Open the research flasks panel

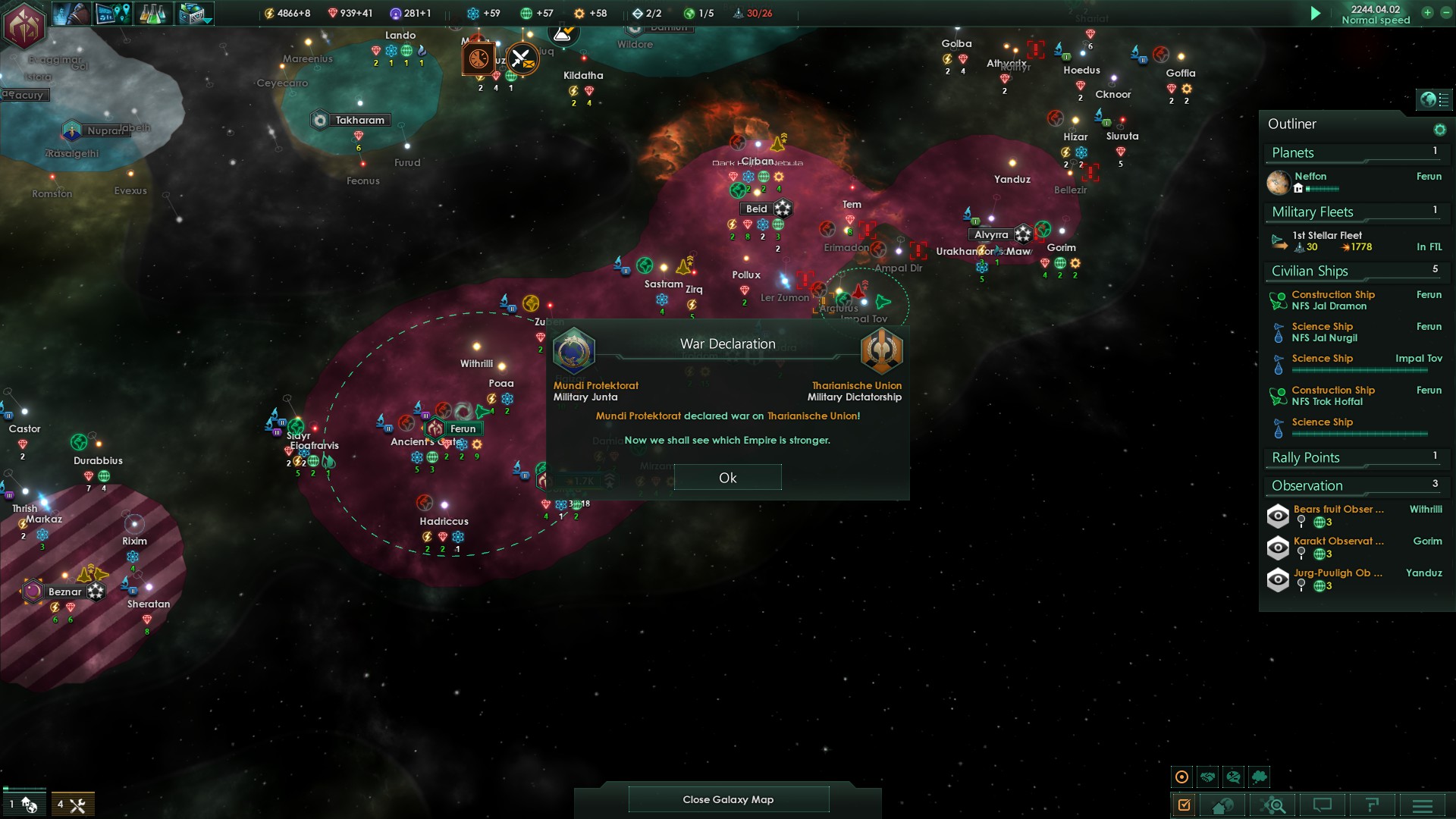click(153, 14)
